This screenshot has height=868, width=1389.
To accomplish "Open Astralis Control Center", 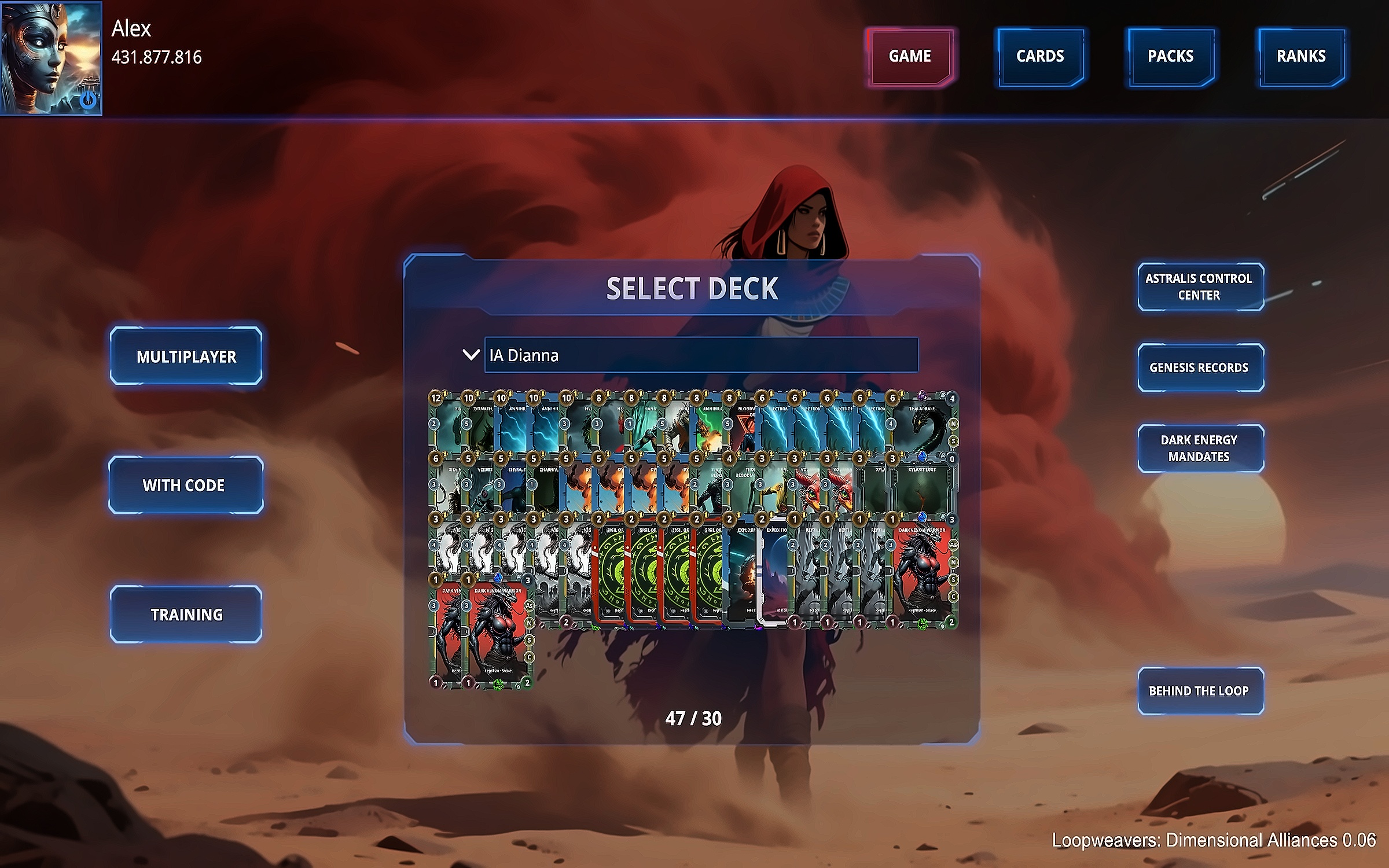I will [1200, 287].
